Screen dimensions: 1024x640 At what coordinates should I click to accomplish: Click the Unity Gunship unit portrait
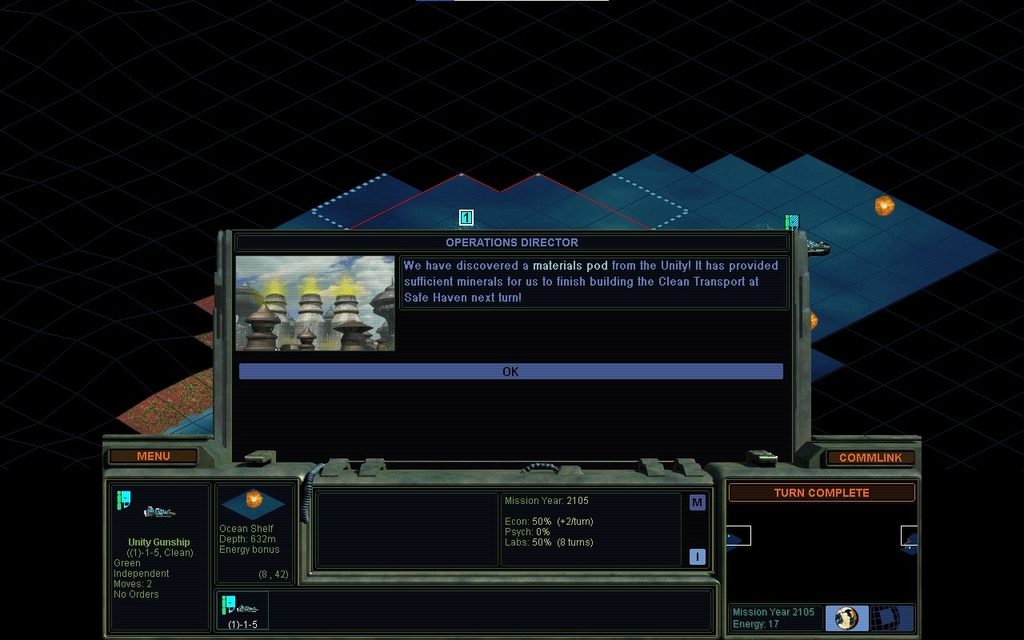point(159,512)
